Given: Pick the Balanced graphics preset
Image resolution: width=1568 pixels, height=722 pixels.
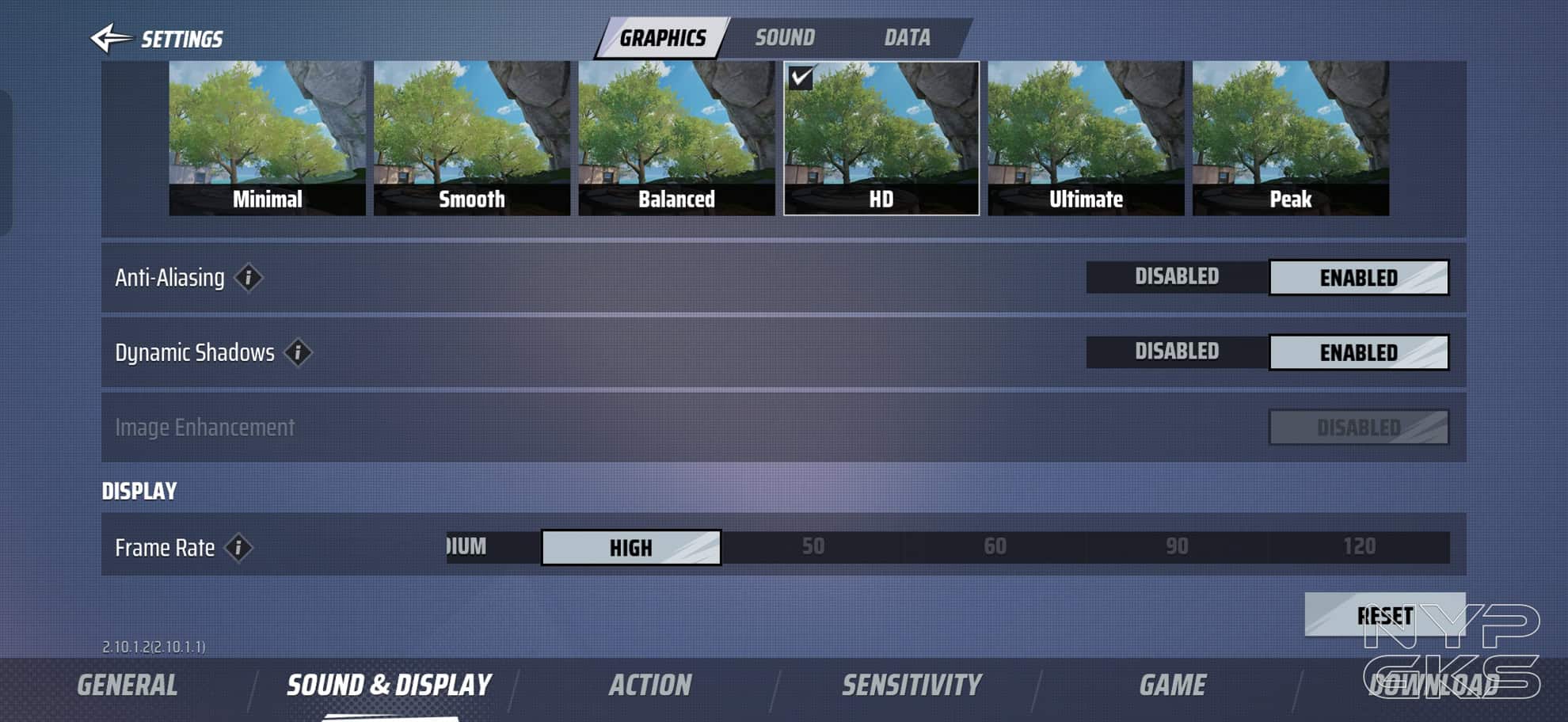Looking at the screenshot, I should coord(676,139).
